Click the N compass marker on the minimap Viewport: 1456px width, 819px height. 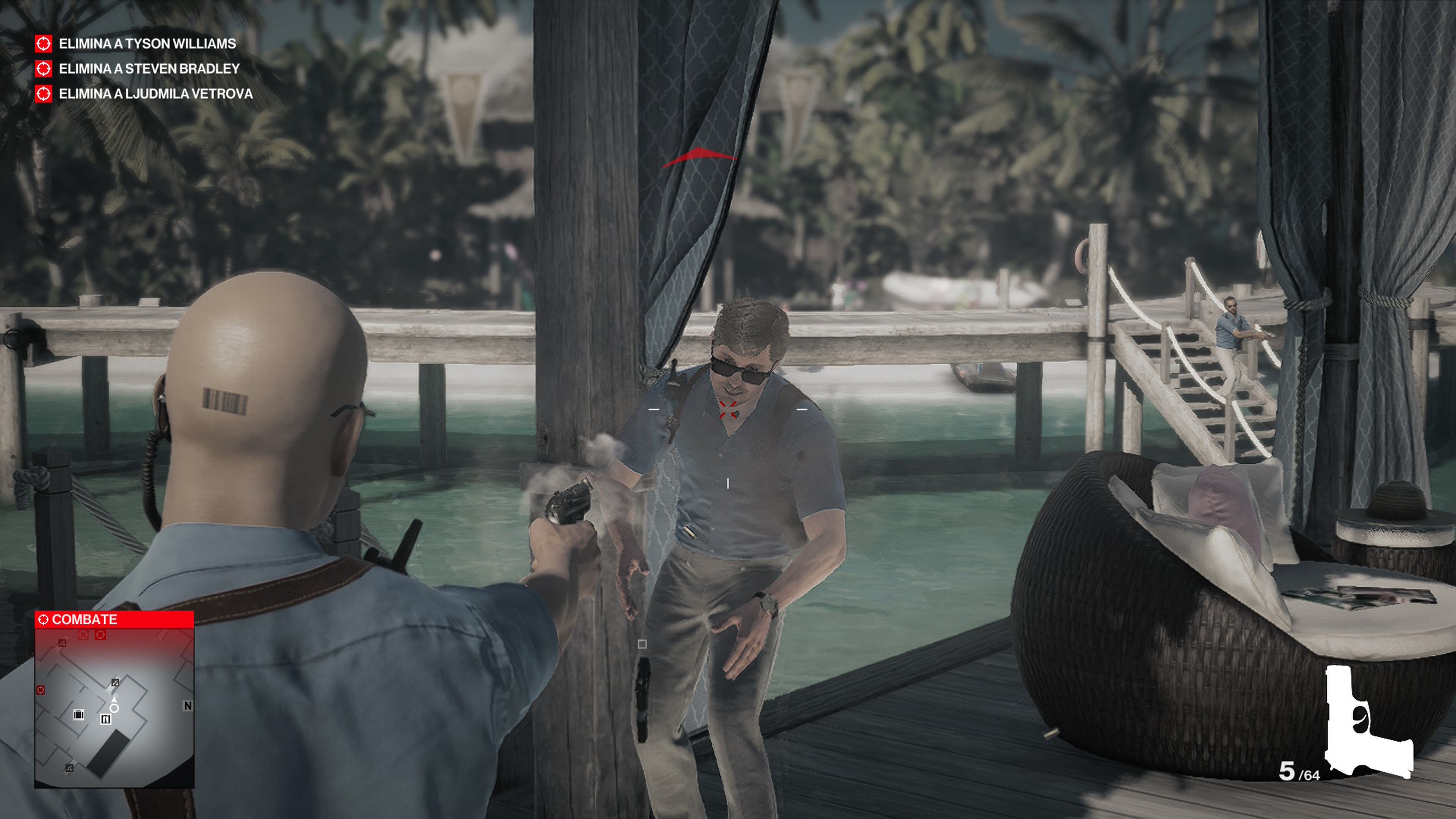pyautogui.click(x=188, y=705)
